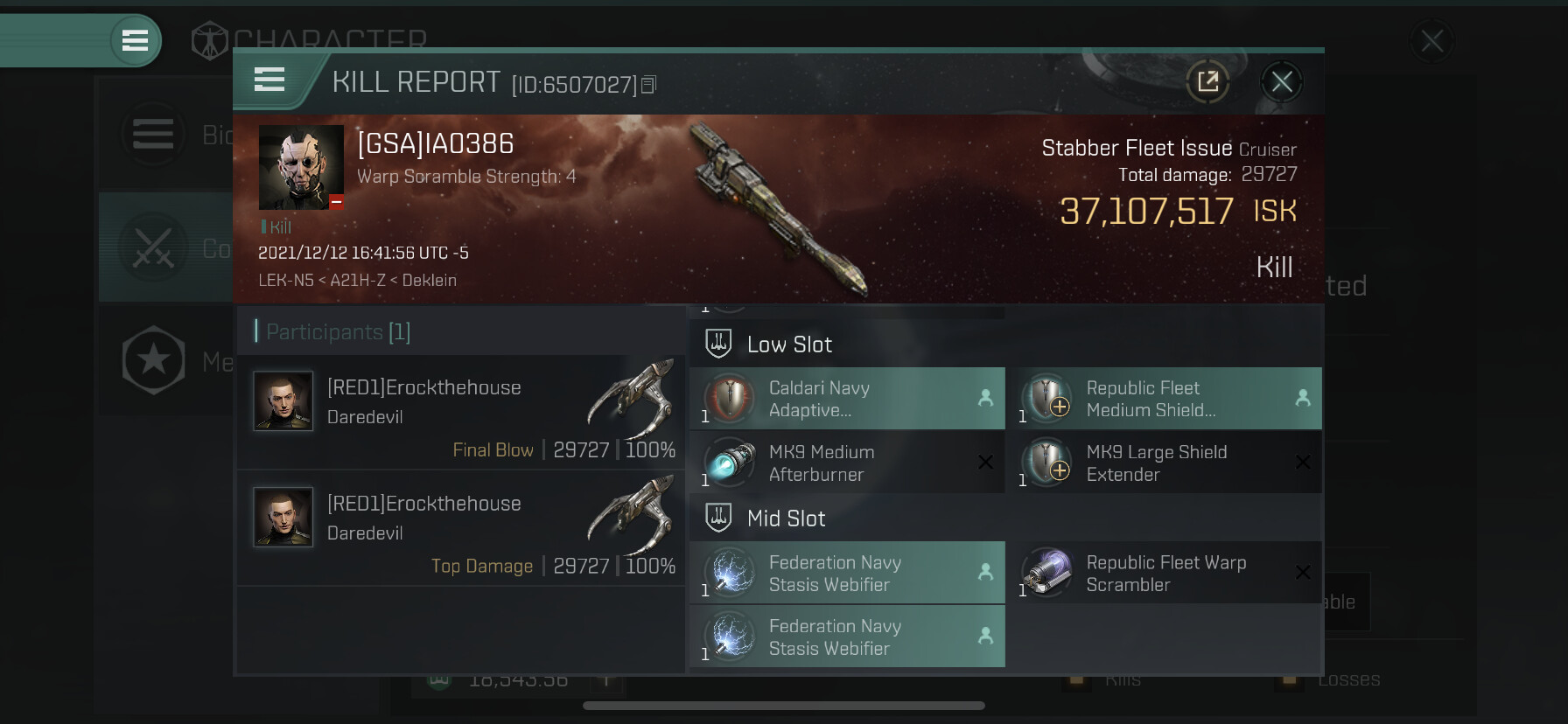Open Top Damage participant Erockthehouse entry
1568x724 pixels.
(x=460, y=527)
